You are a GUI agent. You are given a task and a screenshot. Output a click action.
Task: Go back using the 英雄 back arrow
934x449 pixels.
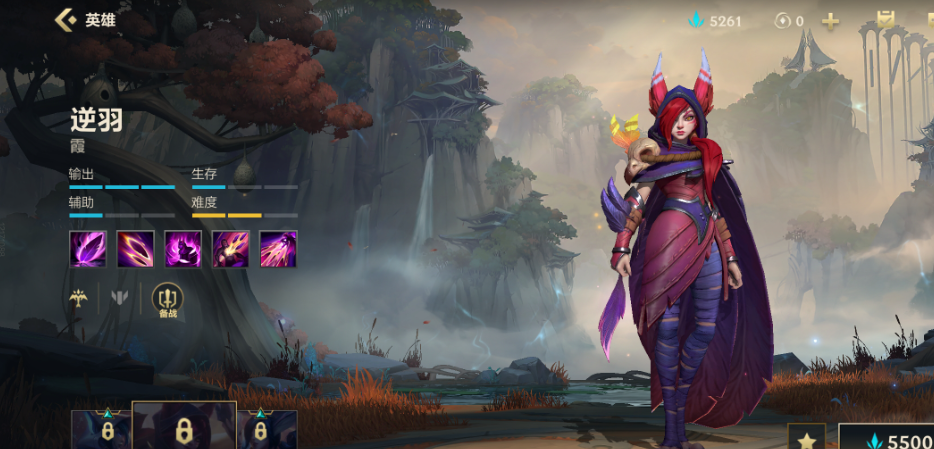(x=66, y=20)
